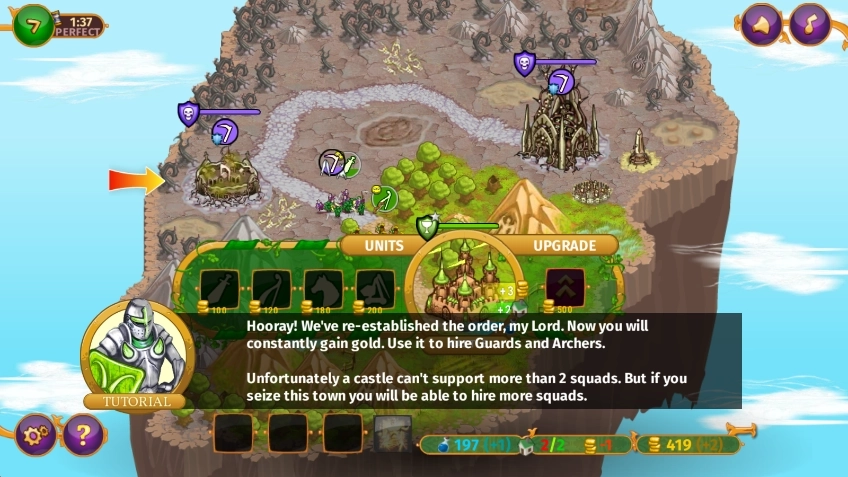Open the help question mark button
This screenshot has width=848, height=477.
[84, 435]
